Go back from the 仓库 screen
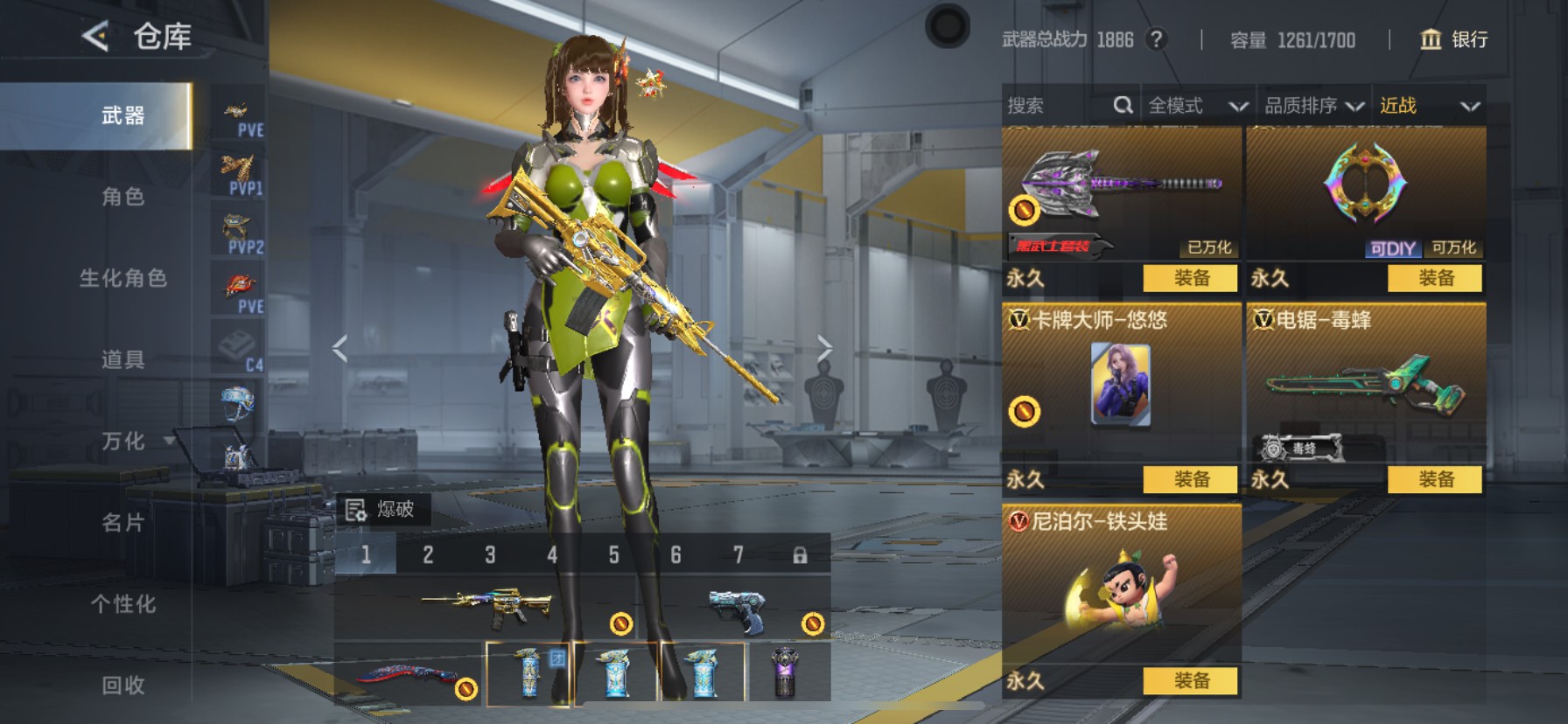This screenshot has width=1568, height=724. (95, 37)
